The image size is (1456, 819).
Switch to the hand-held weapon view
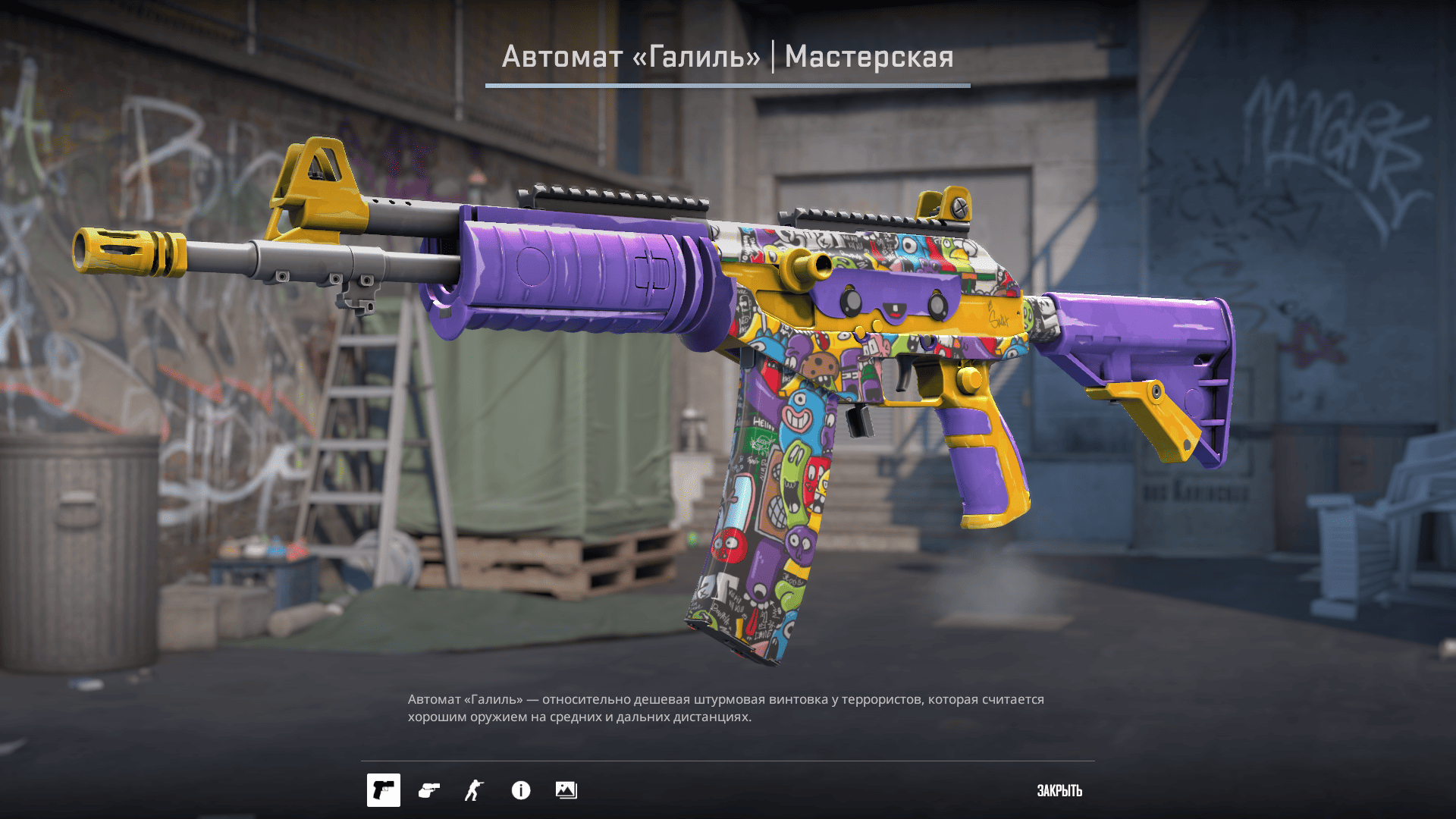pos(429,790)
